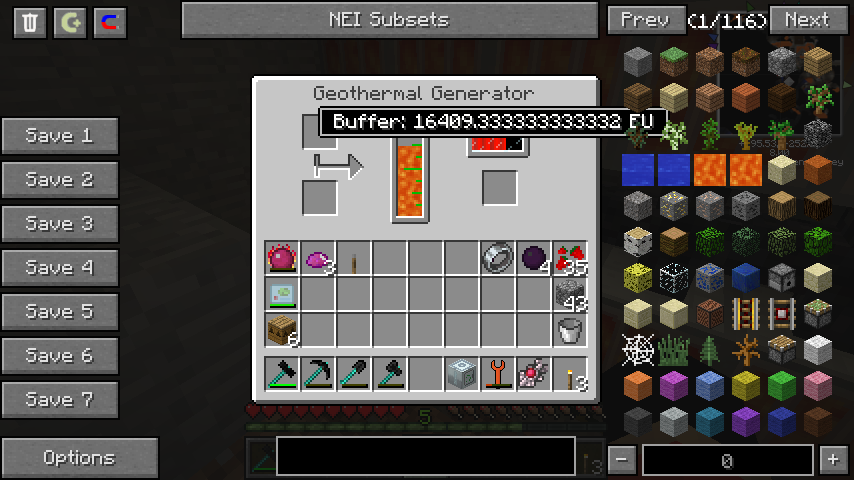Image resolution: width=854 pixels, height=480 pixels.
Task: Advance to the next NEI item page
Action: [x=806, y=20]
